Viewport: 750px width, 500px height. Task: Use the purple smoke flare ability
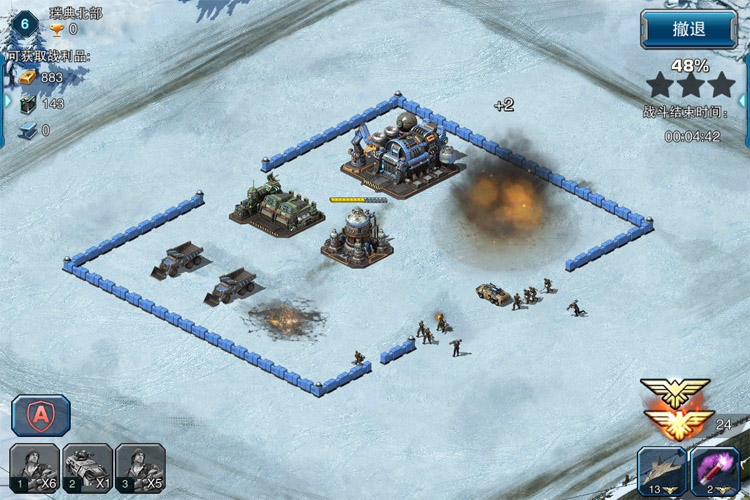714,470
